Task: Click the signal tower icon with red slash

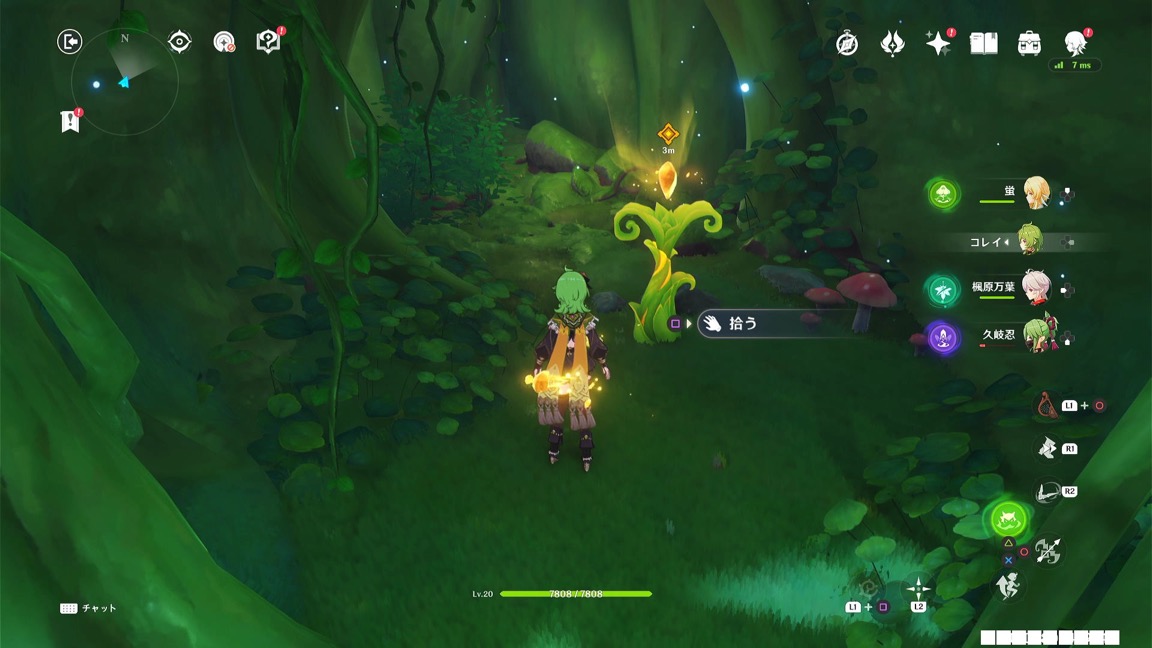Action: pos(224,41)
